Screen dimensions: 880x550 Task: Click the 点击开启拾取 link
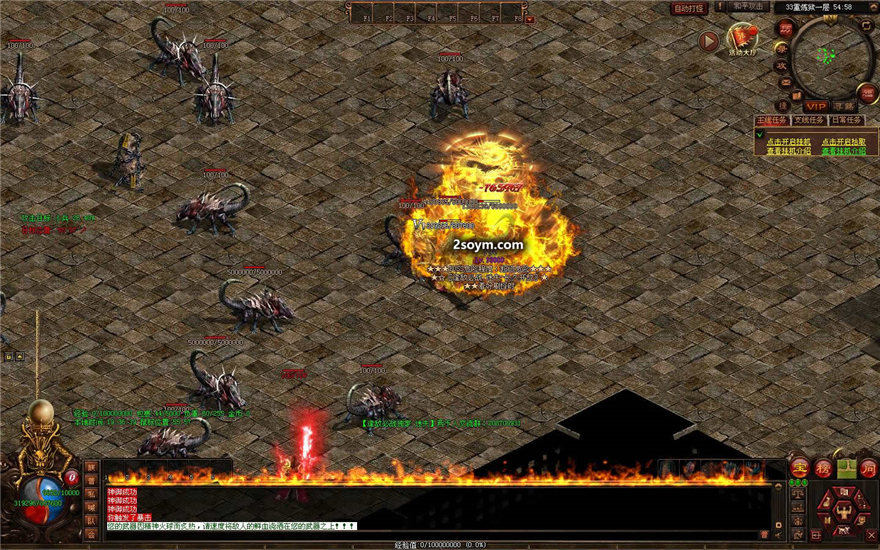point(842,142)
